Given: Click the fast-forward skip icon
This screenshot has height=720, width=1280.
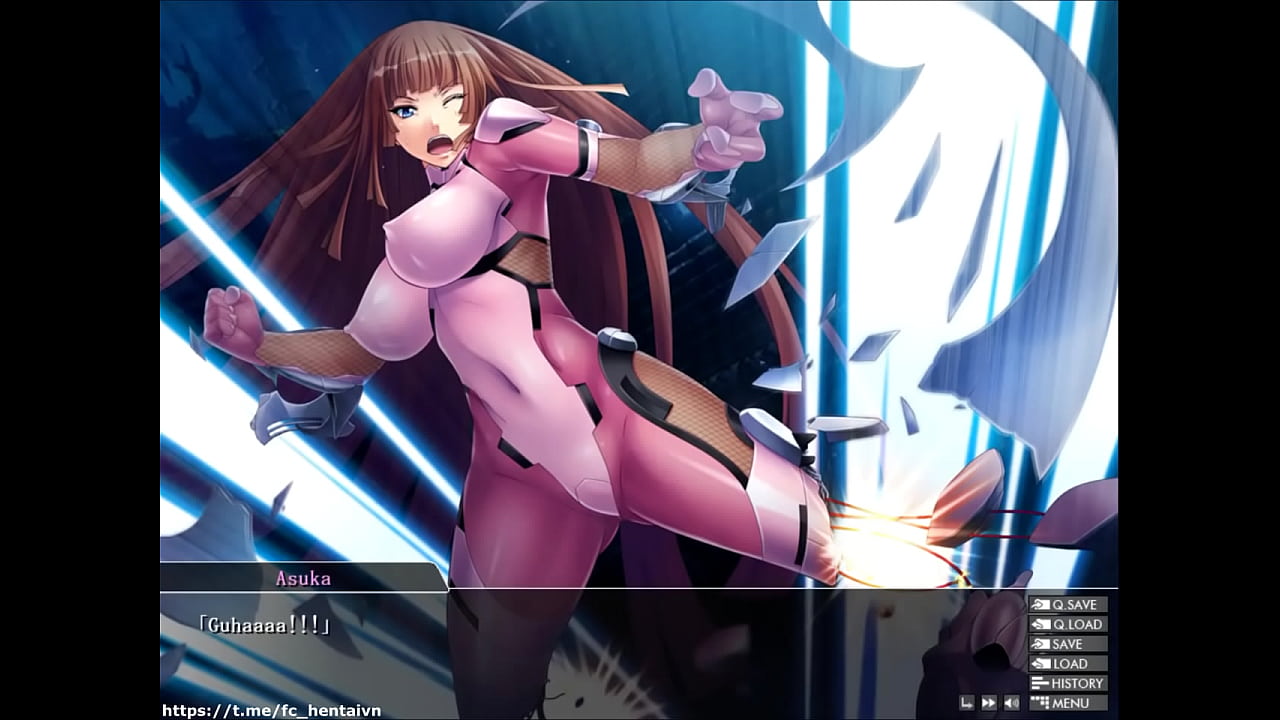Looking at the screenshot, I should (x=989, y=704).
